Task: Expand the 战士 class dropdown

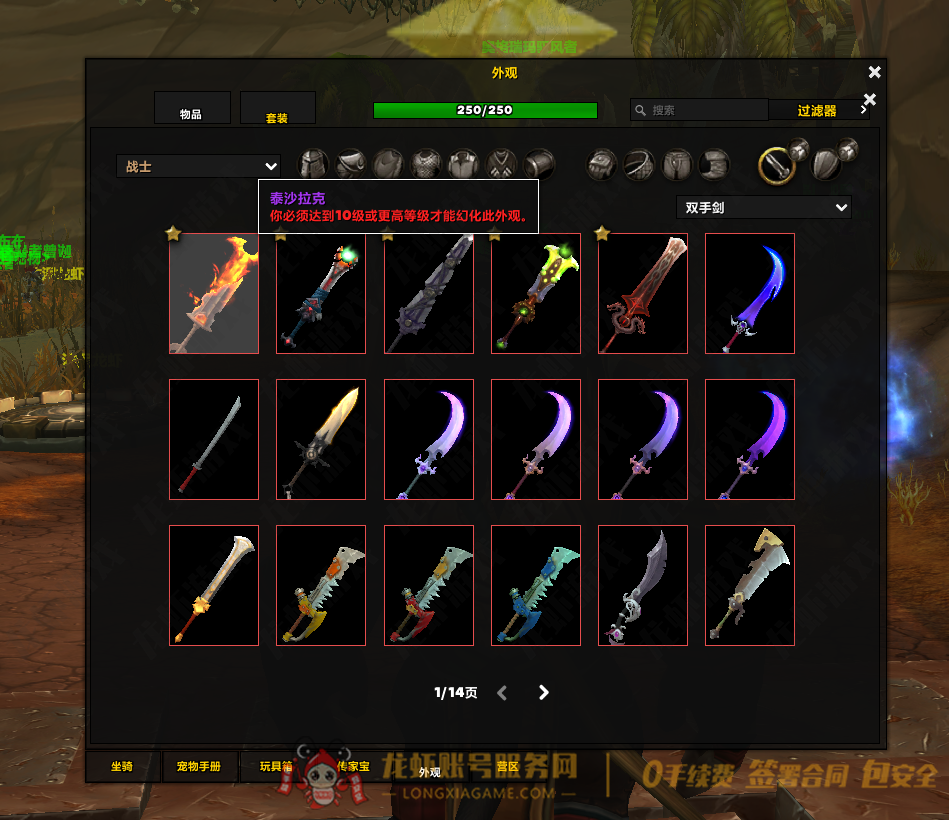Action: tap(198, 167)
